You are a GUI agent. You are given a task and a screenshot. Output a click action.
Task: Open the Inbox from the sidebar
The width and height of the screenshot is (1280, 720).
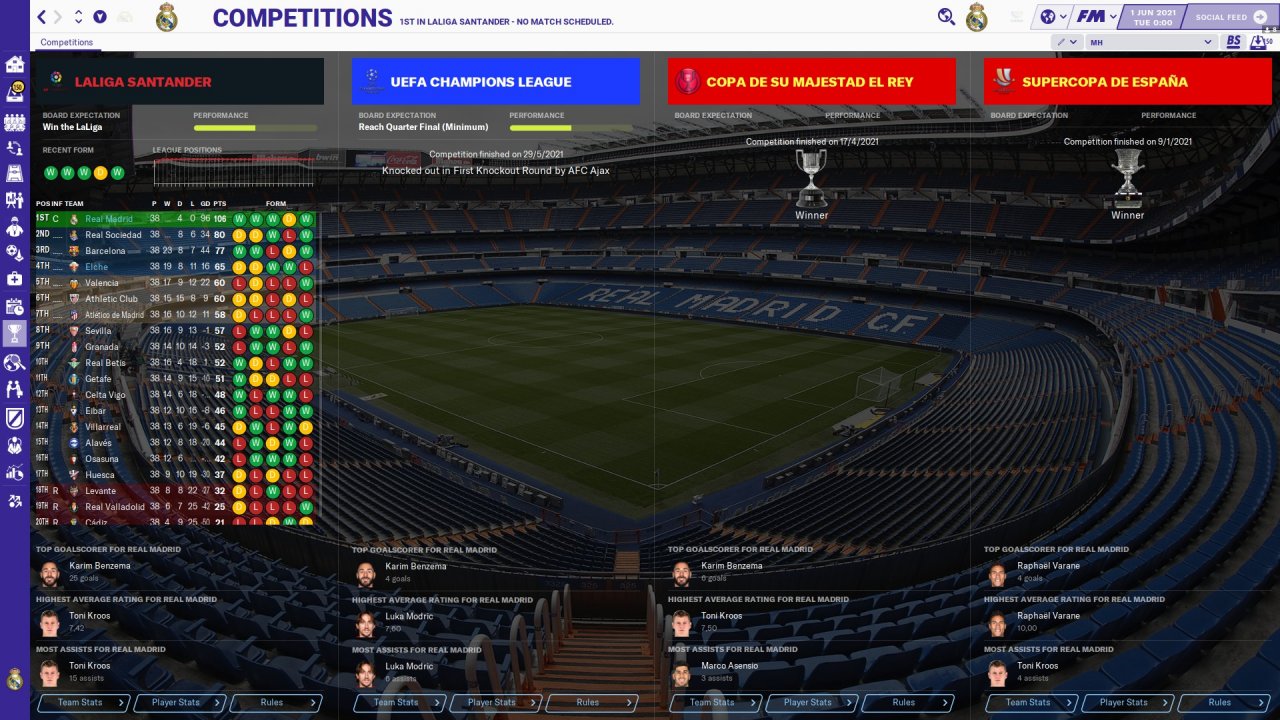[15, 92]
